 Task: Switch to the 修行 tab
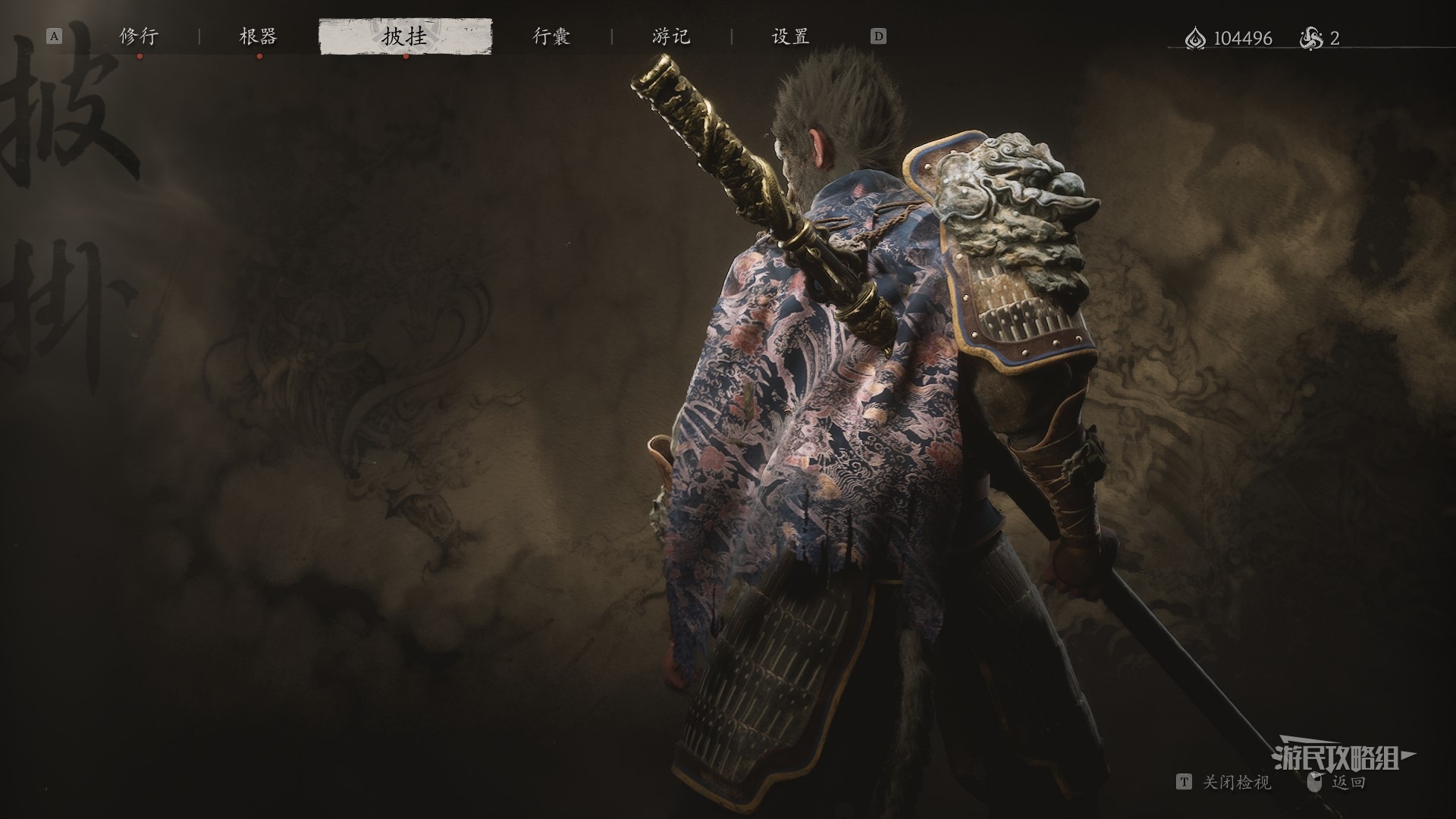[x=139, y=36]
